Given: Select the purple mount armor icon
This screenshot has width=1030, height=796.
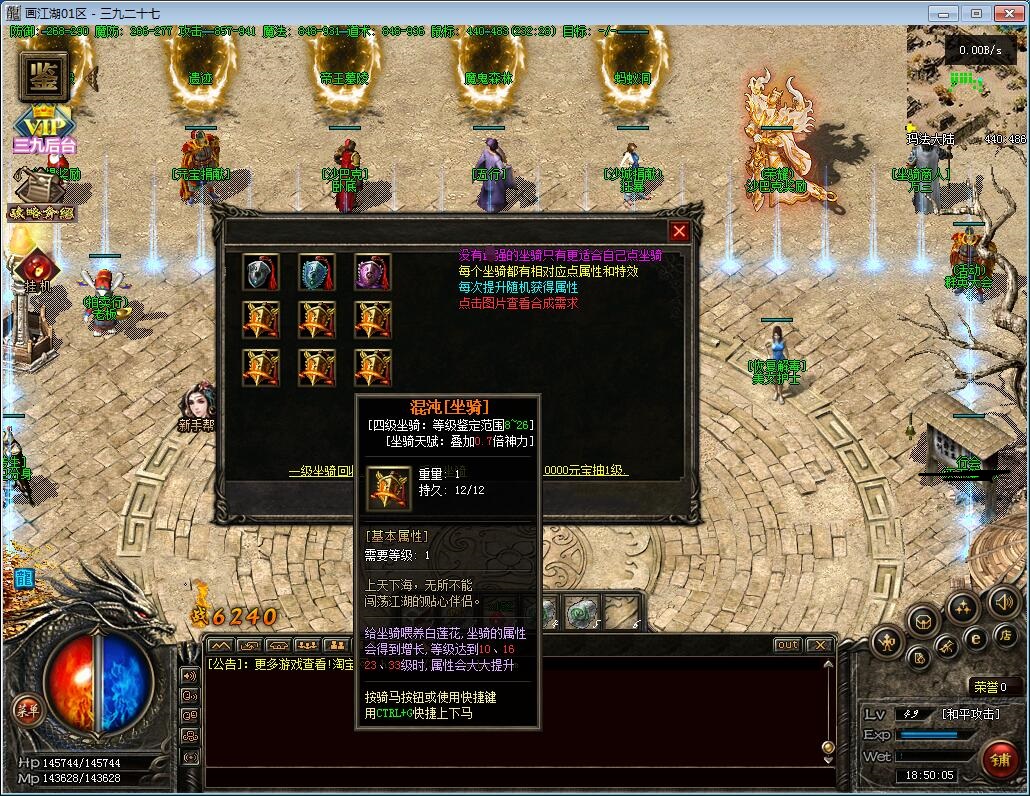Looking at the screenshot, I should click(x=373, y=272).
